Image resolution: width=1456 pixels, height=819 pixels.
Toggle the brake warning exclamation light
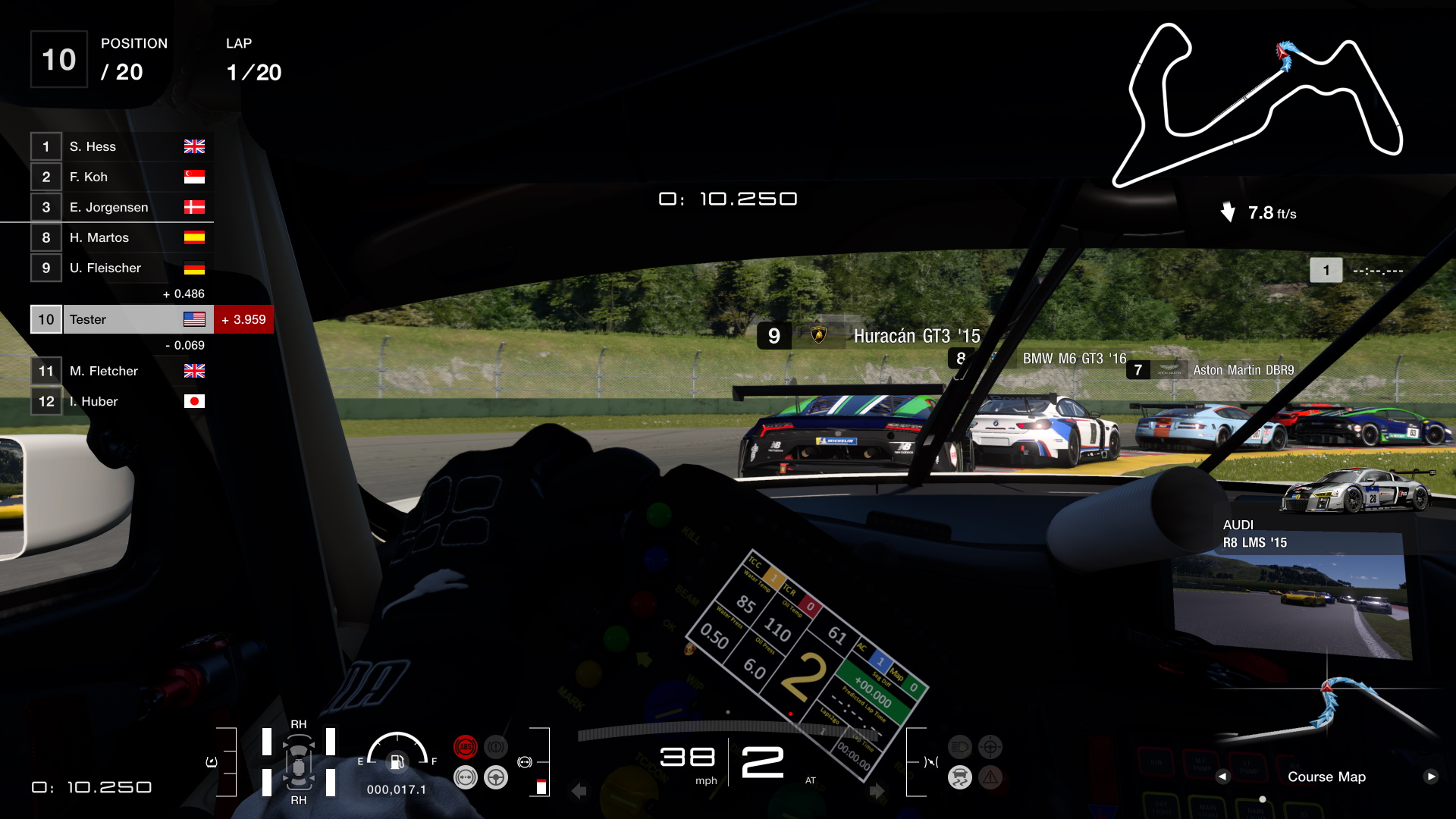pos(496,746)
